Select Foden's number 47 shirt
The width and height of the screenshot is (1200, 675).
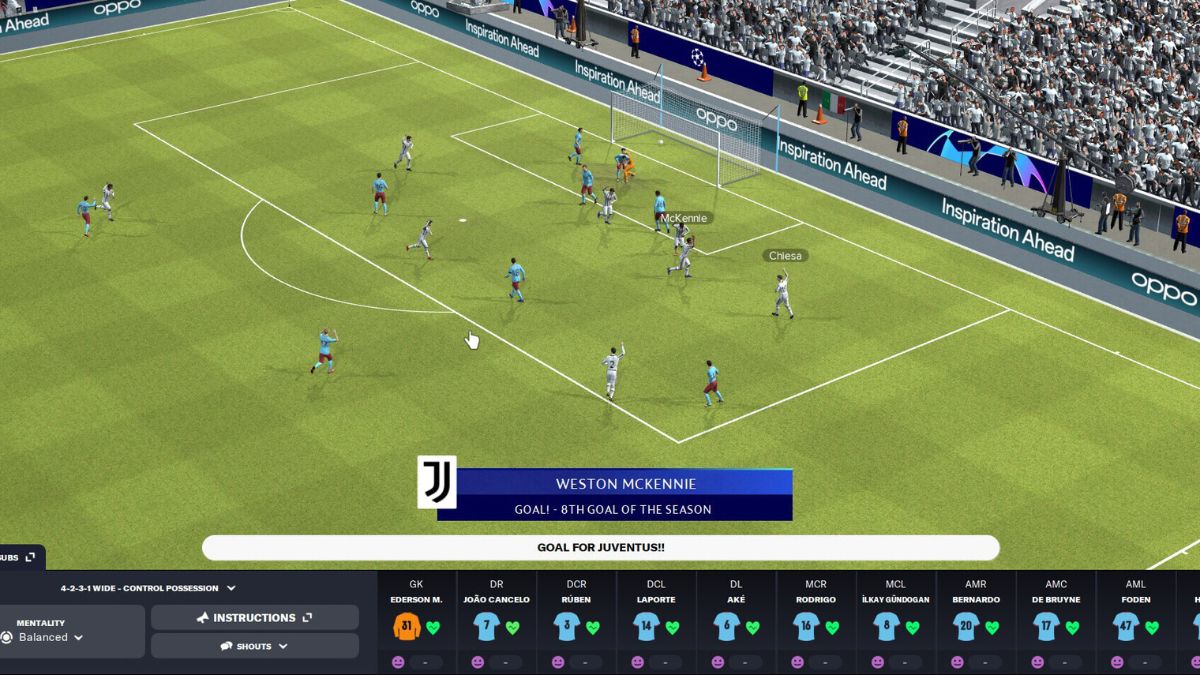click(1127, 627)
